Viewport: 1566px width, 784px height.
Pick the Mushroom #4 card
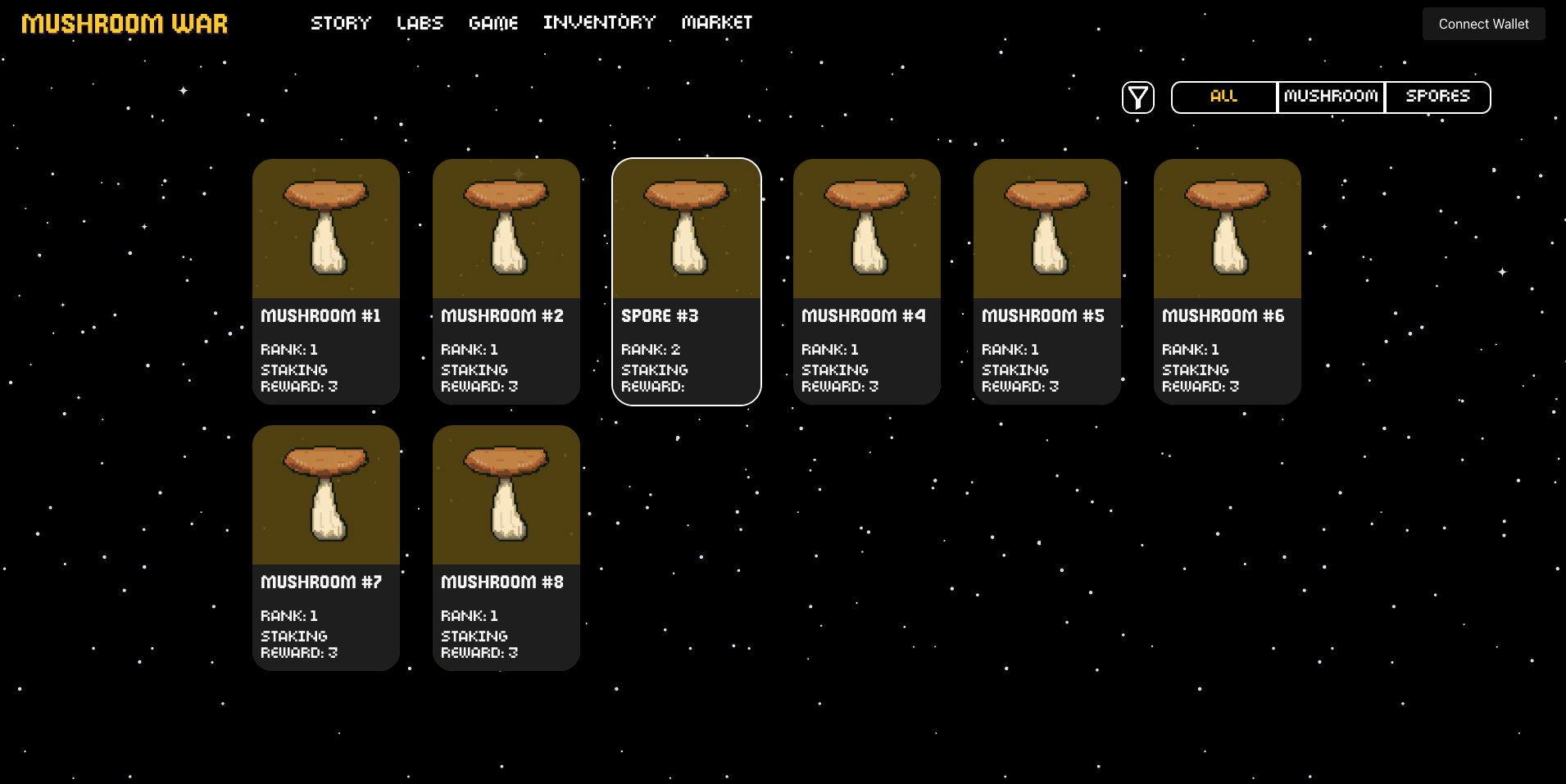867,281
